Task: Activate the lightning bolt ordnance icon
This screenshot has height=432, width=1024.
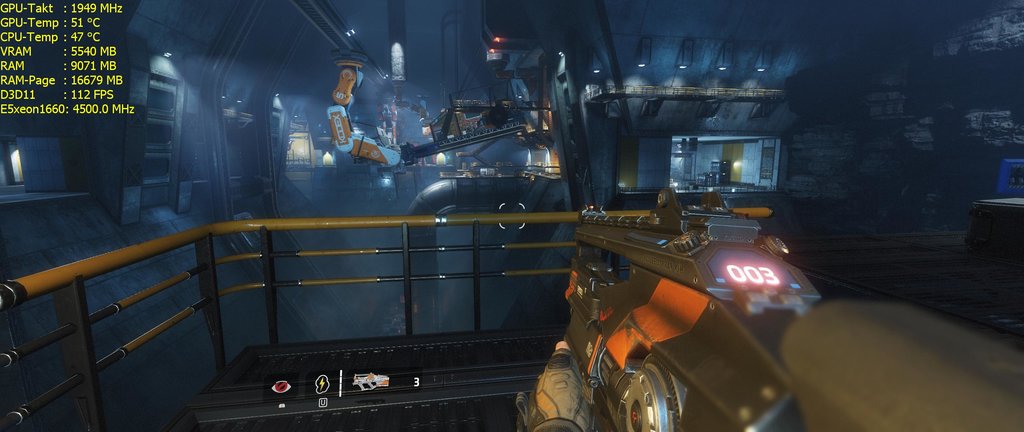Action: [x=322, y=383]
